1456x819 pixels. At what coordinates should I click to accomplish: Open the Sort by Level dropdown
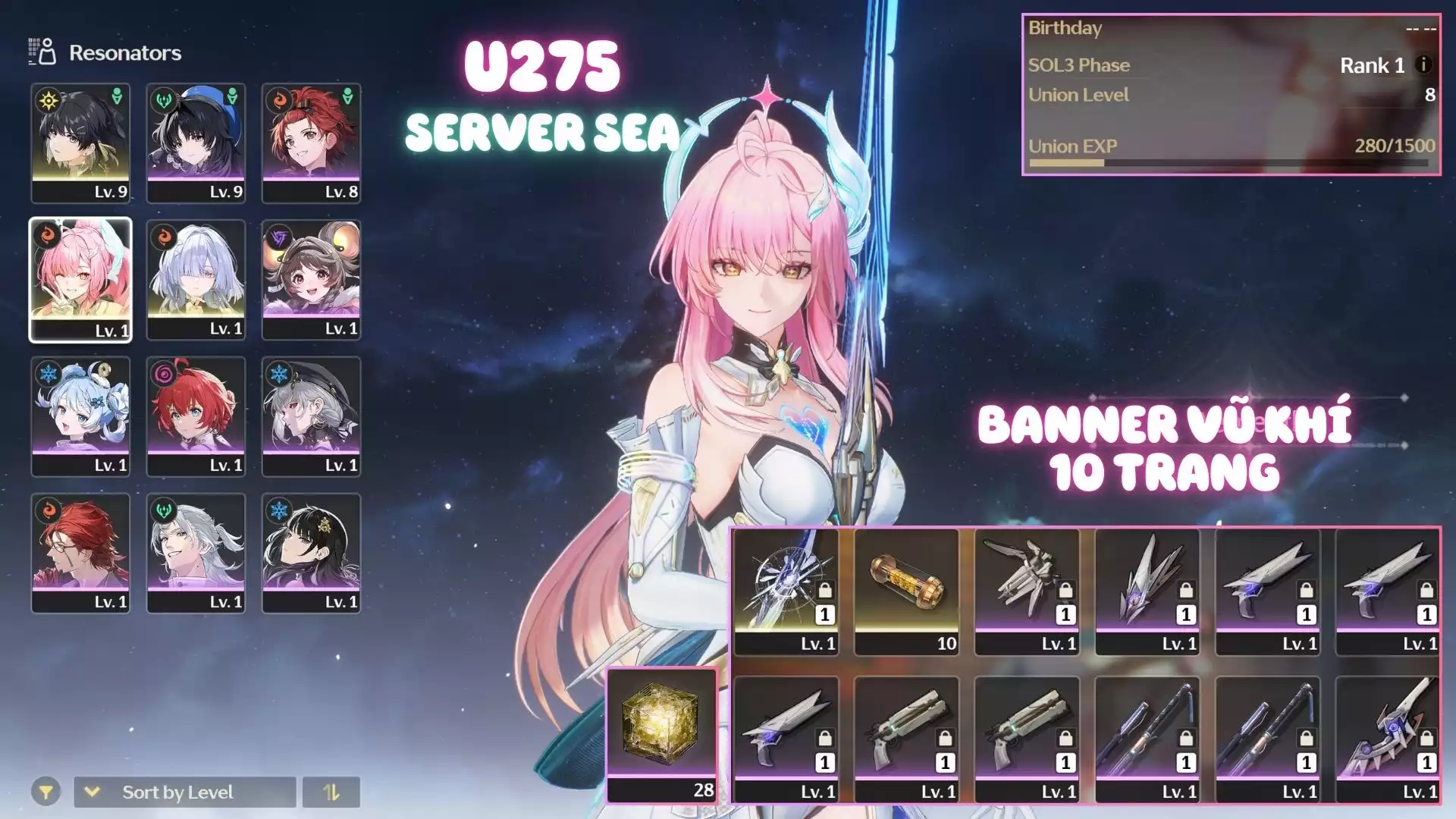[x=184, y=792]
